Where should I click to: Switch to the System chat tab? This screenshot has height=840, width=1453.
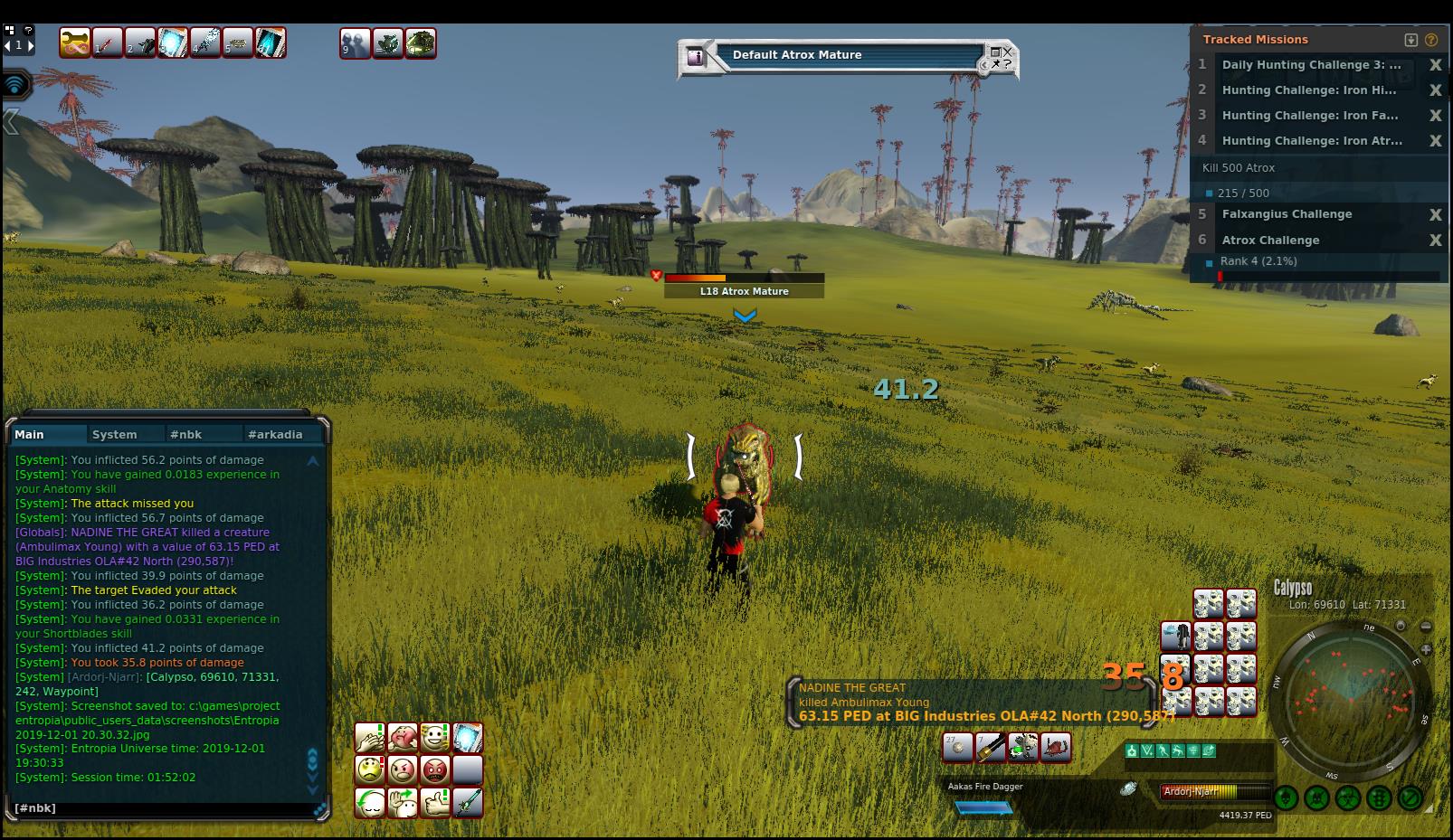click(x=115, y=435)
